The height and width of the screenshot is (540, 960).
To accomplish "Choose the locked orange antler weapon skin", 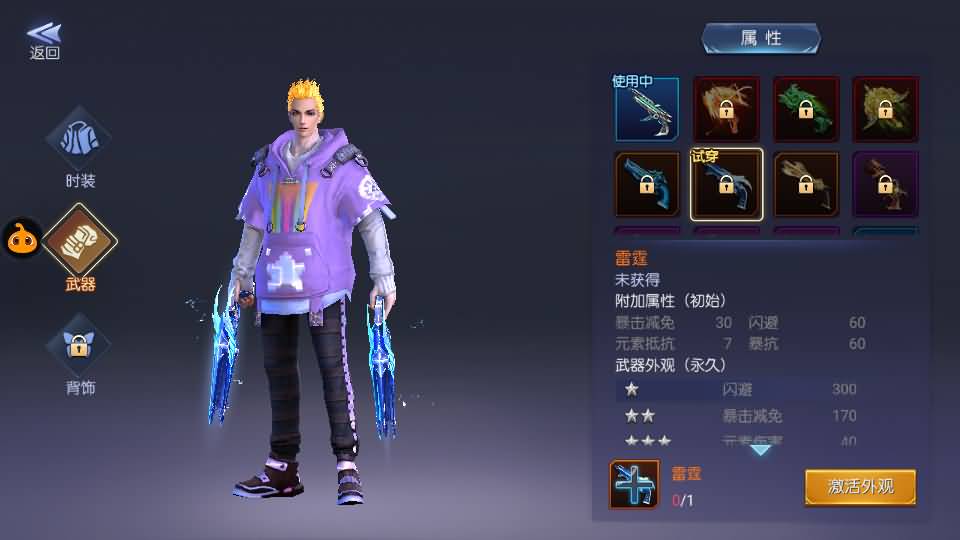I will (x=726, y=109).
